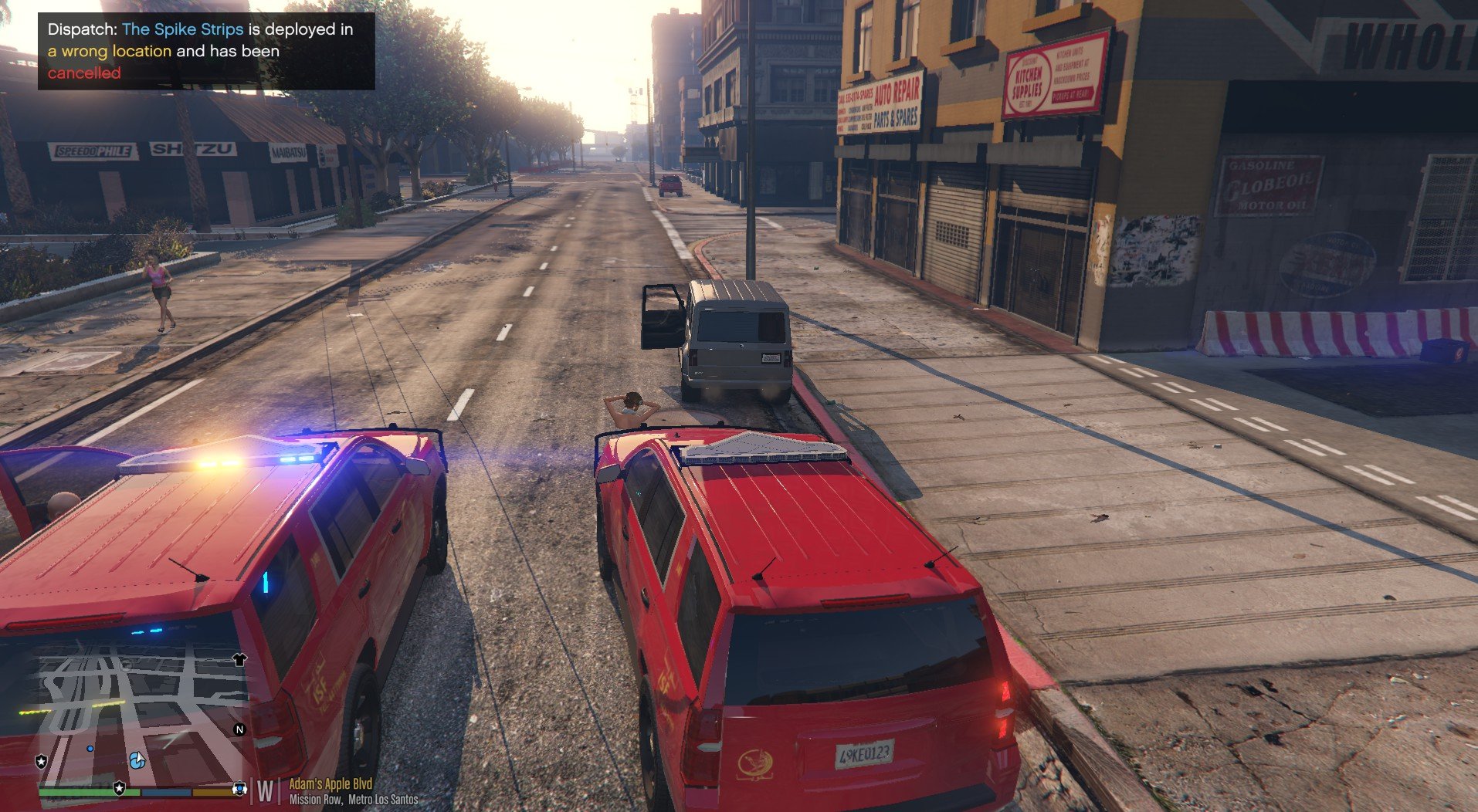The width and height of the screenshot is (1478, 812).
Task: Select the small blue dot blip
Action: (x=90, y=749)
